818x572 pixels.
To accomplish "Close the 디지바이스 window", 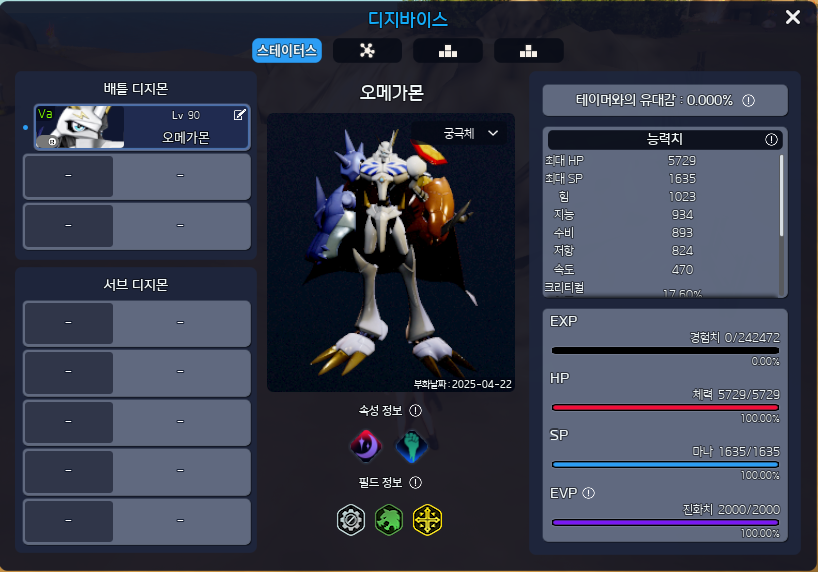I will (x=793, y=17).
